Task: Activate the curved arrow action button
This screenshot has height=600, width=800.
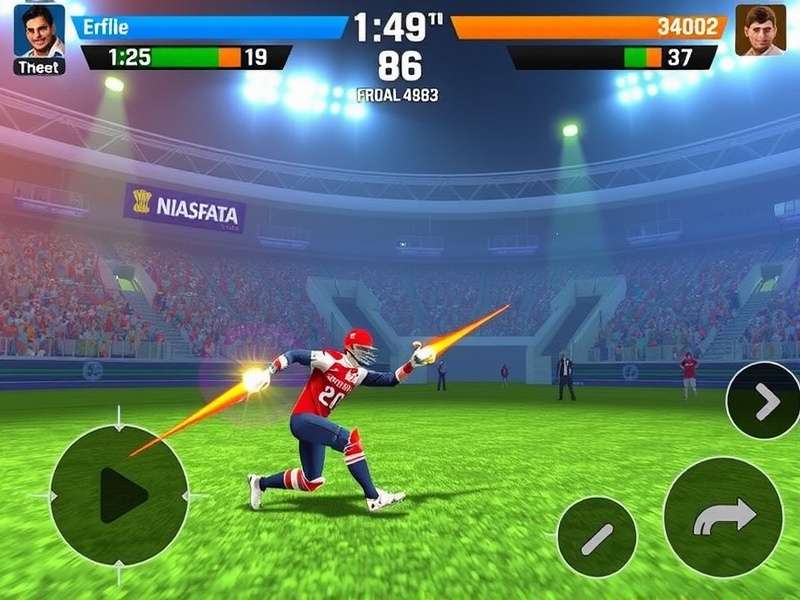Action: 723,516
